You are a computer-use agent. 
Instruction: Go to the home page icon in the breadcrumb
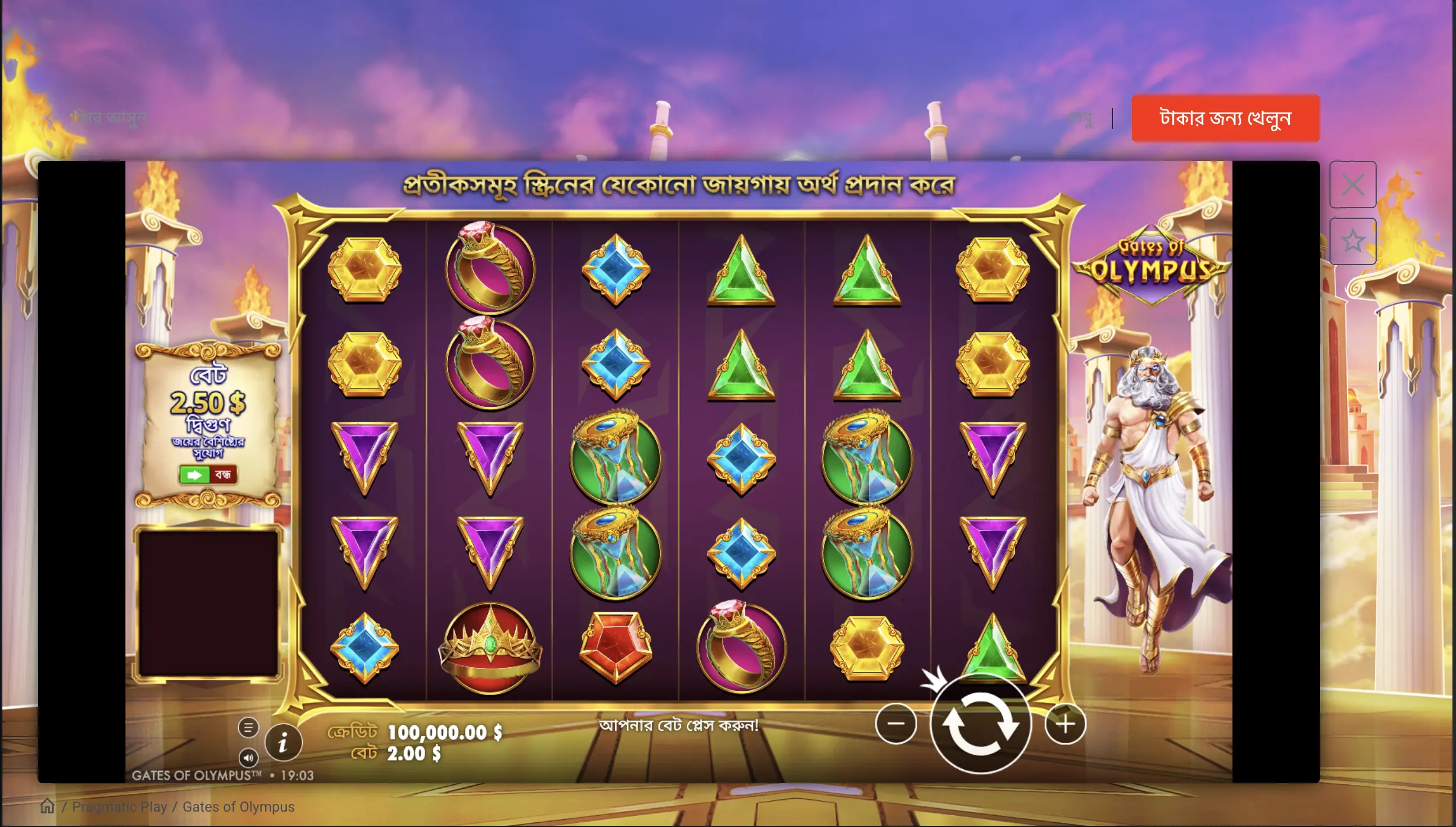click(x=47, y=806)
